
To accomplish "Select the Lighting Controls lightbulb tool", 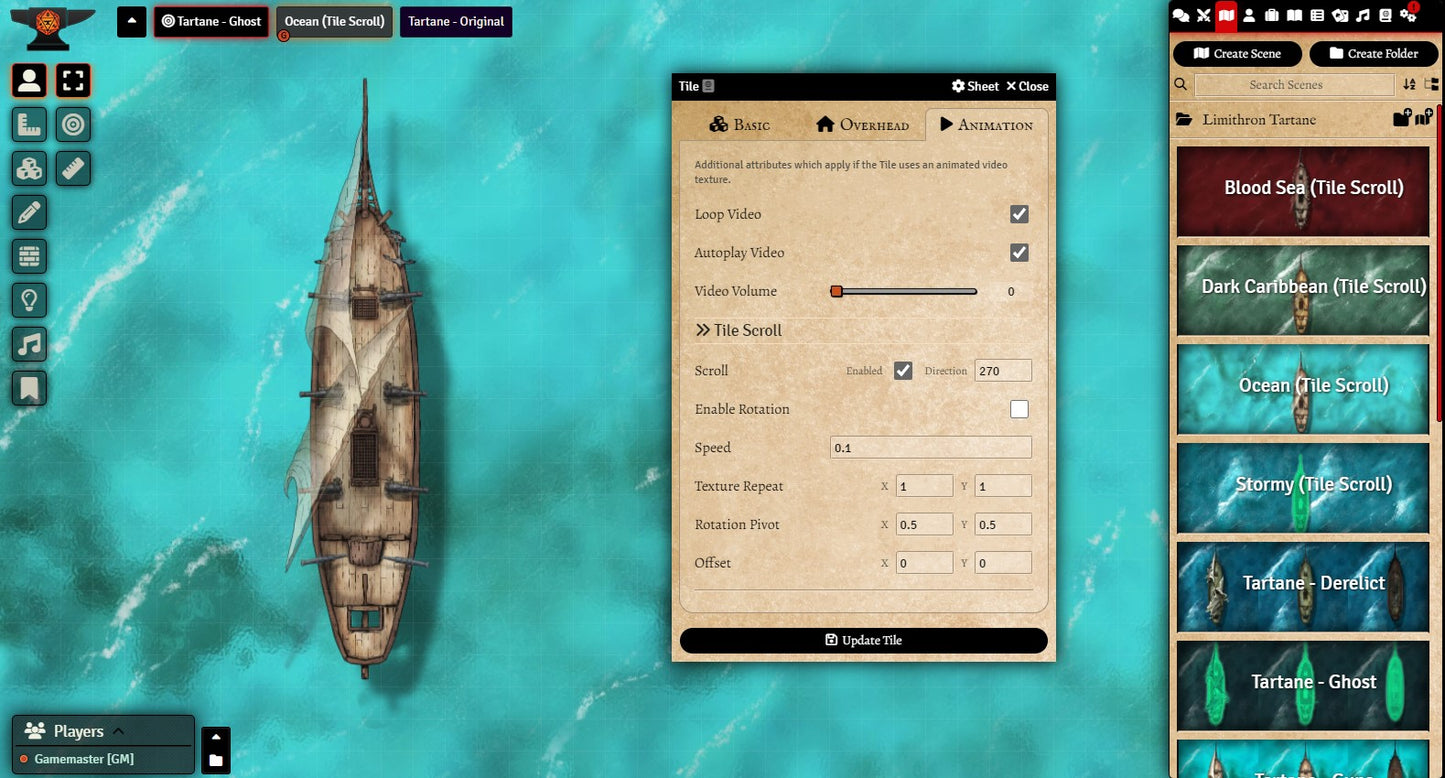I will 29,300.
